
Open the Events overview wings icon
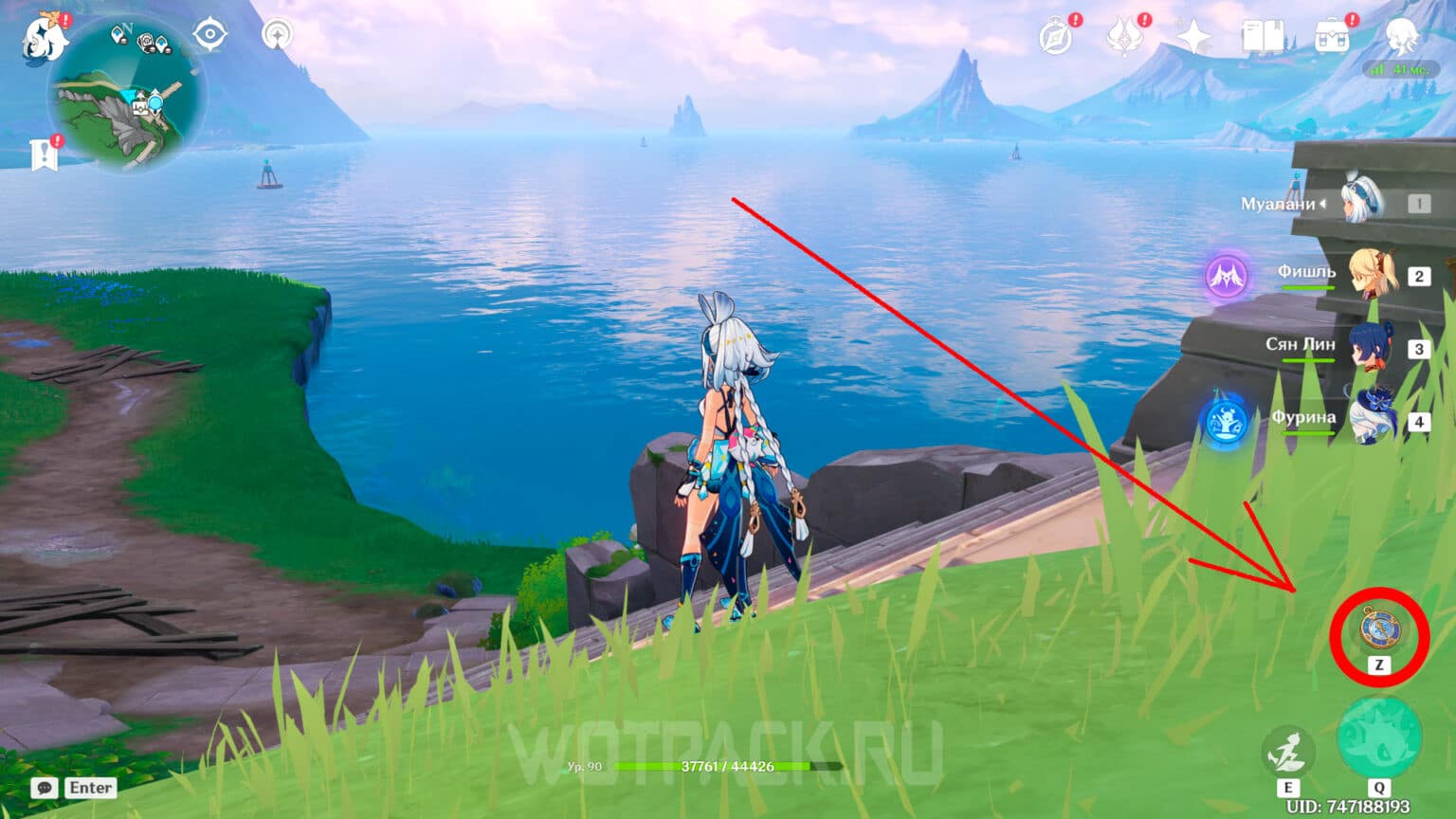[1123, 33]
